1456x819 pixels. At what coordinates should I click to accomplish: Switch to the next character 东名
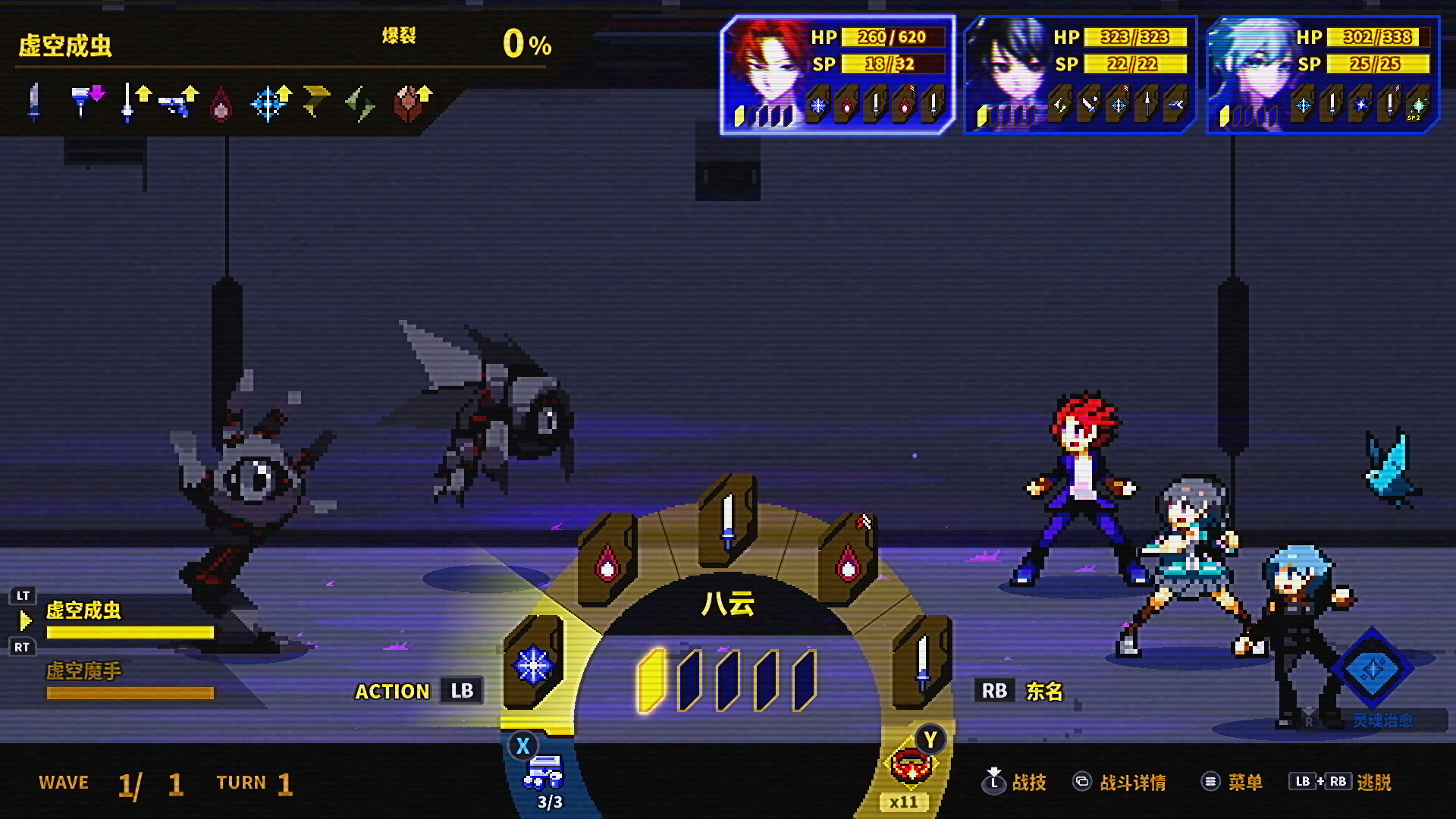pos(1021,691)
